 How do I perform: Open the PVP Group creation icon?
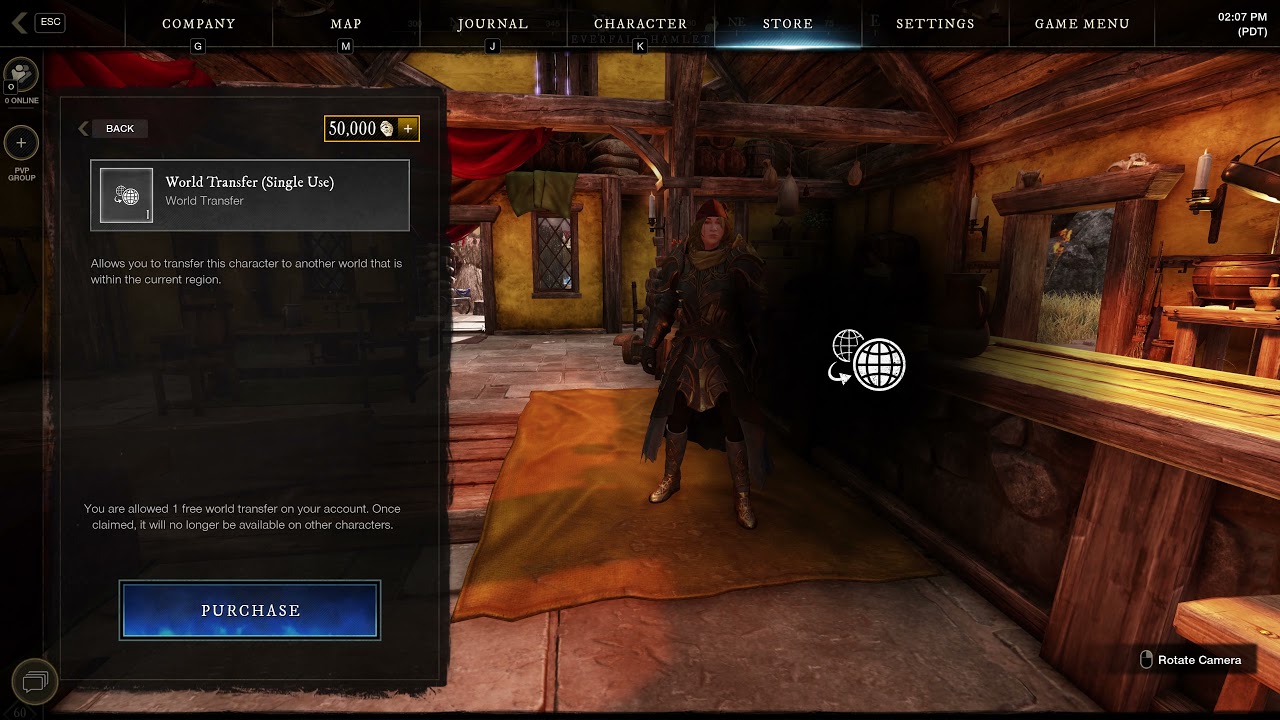tap(21, 144)
